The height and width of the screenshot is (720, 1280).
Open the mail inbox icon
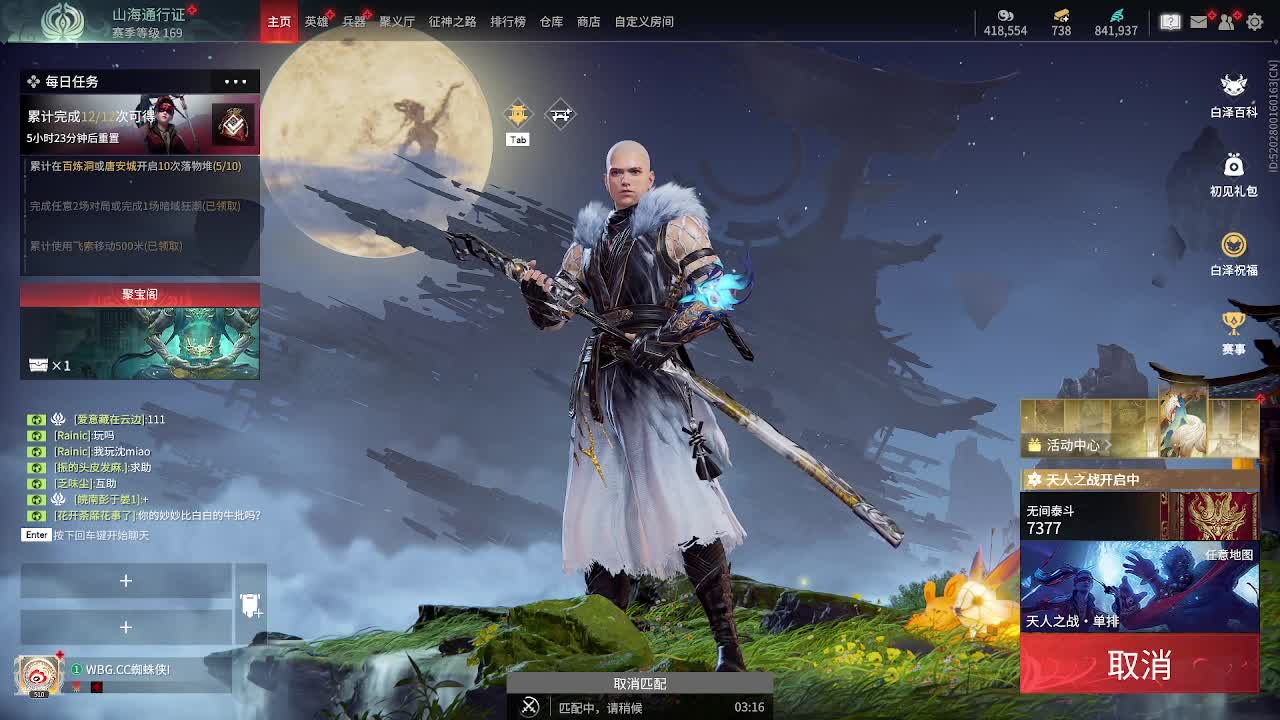pos(1198,22)
